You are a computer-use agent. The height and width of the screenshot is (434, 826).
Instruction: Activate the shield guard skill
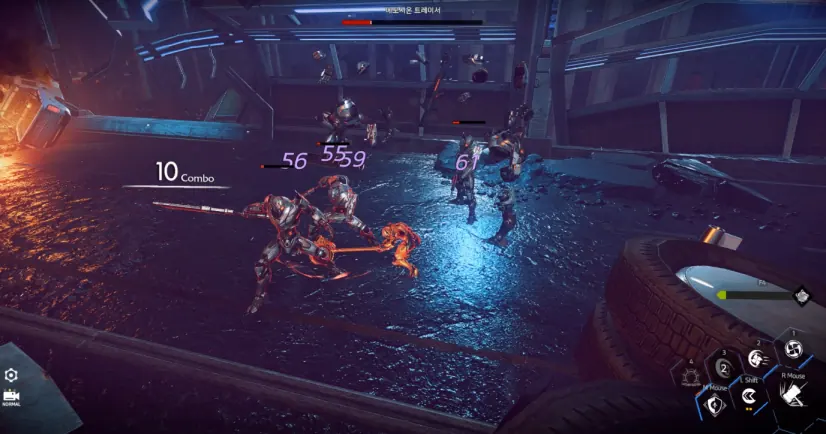coord(714,404)
